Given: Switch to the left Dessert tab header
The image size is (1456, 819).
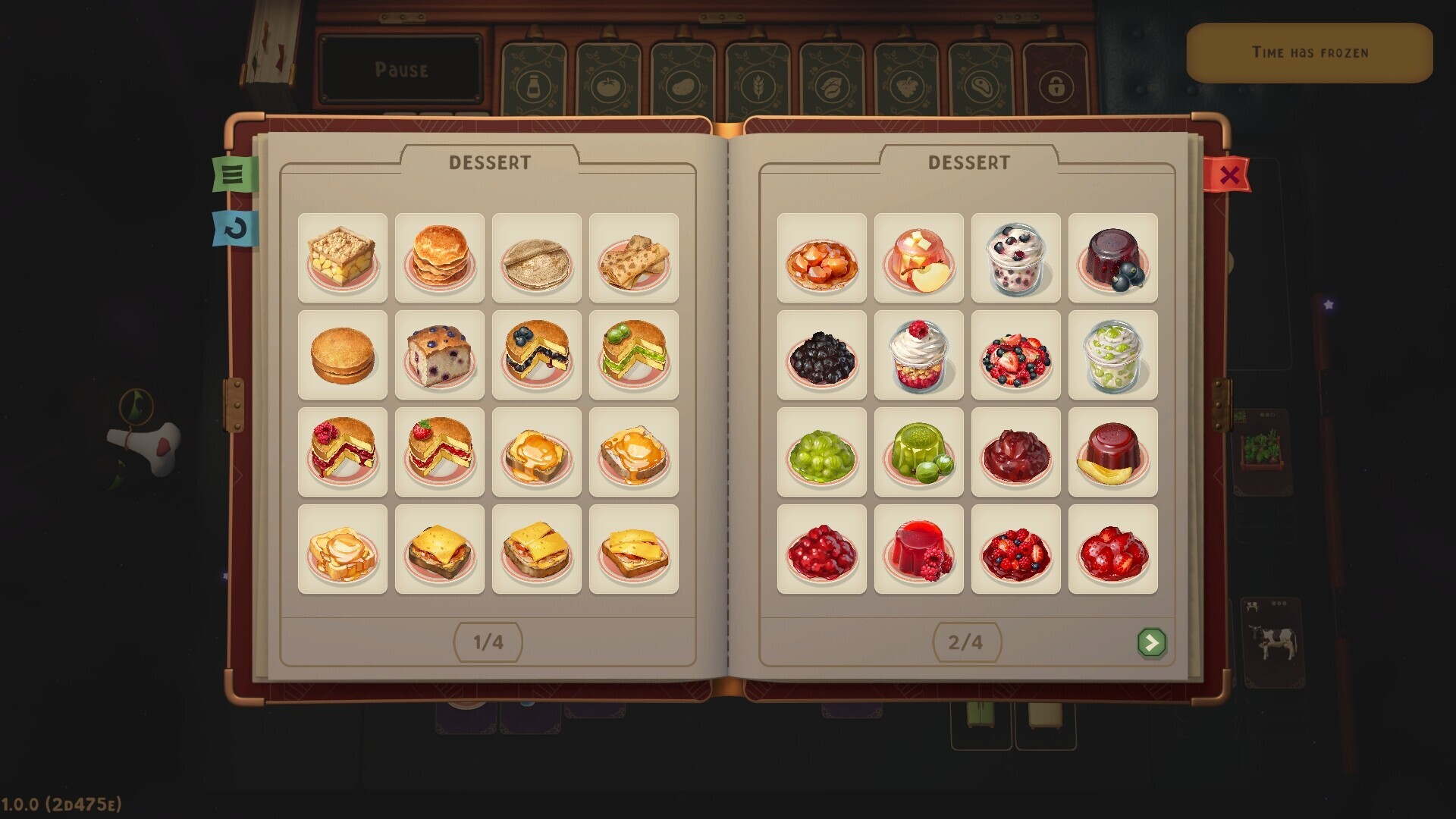Looking at the screenshot, I should pos(491,162).
